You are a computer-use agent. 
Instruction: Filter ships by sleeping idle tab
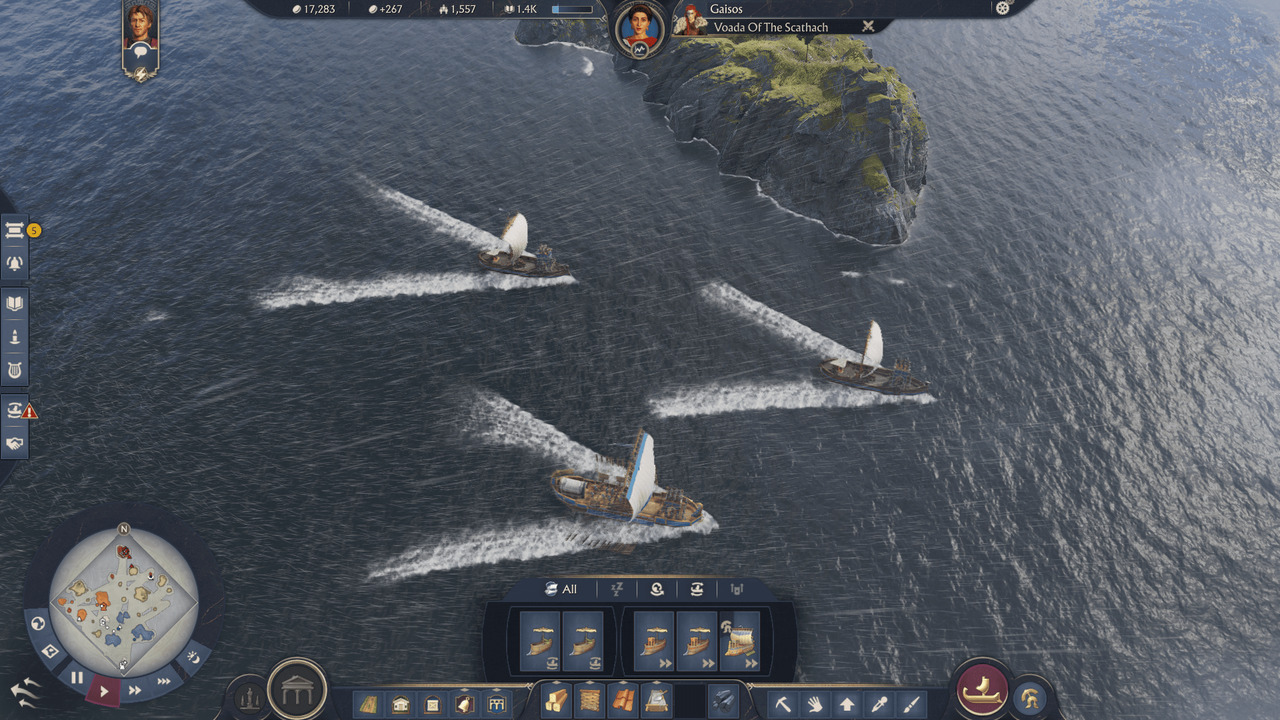[617, 590]
